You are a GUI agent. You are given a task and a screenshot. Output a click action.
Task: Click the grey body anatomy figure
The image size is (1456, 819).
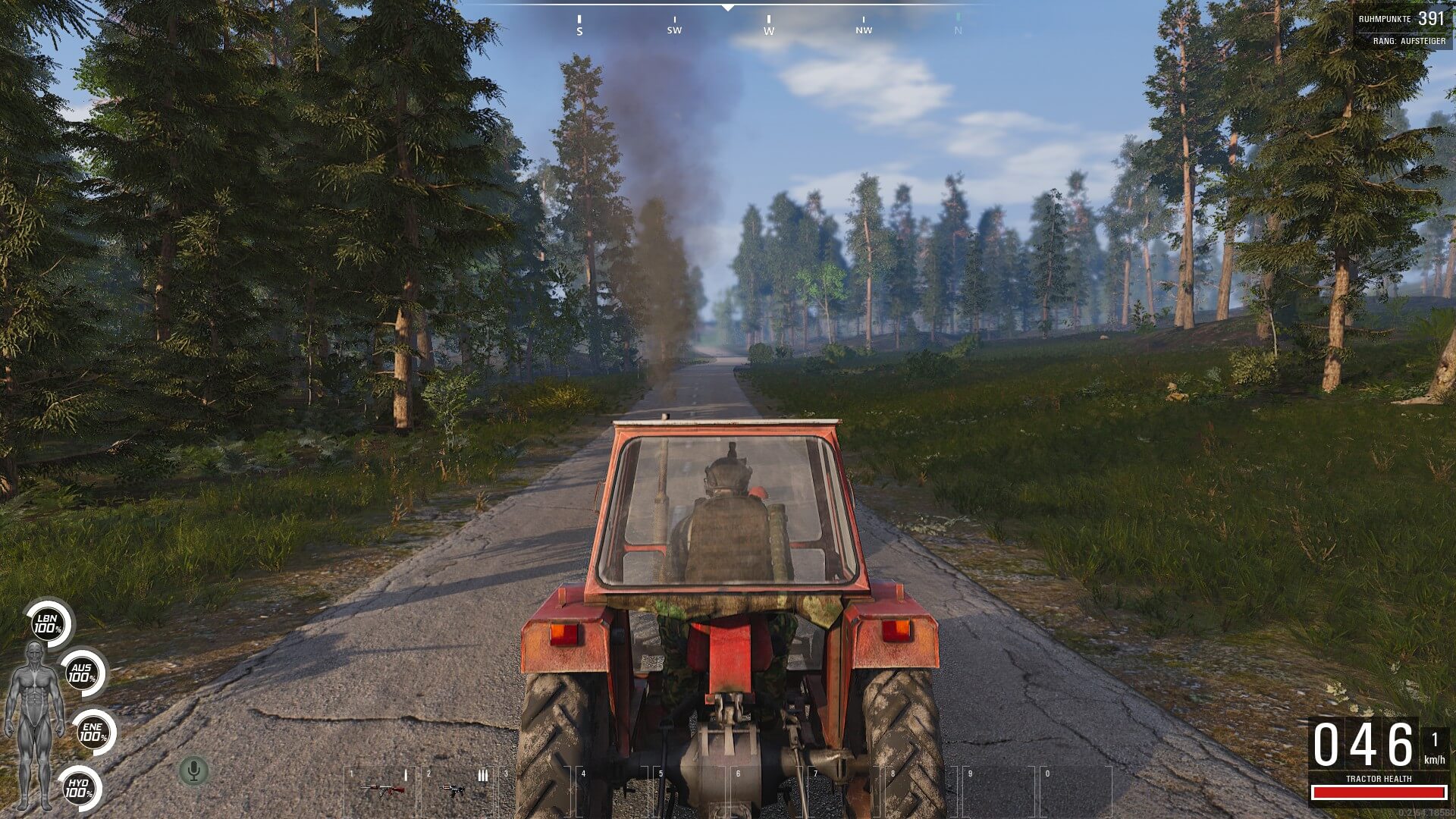34,724
